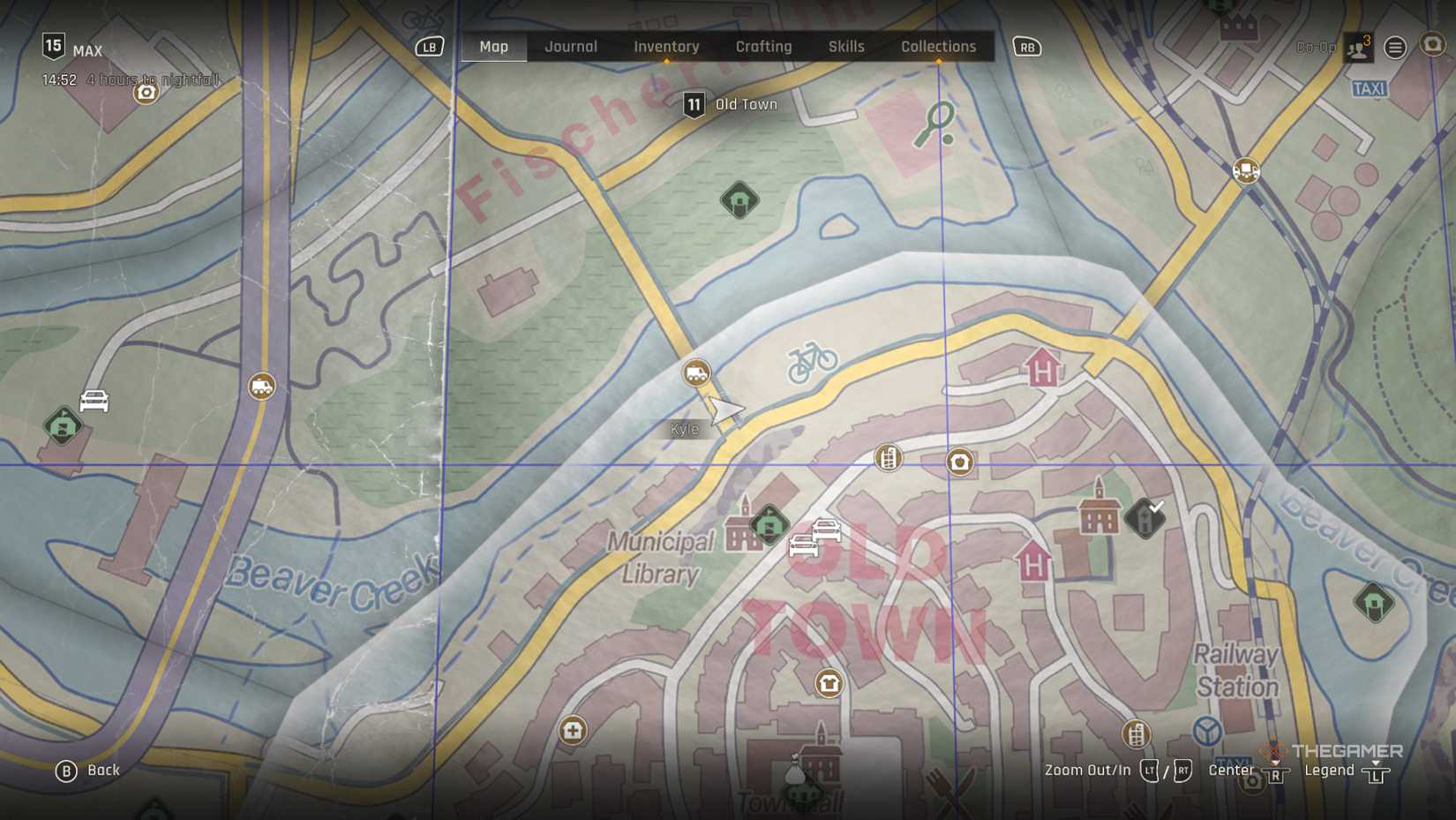1456x820 pixels.
Task: Open the Inventory tab
Action: [666, 47]
